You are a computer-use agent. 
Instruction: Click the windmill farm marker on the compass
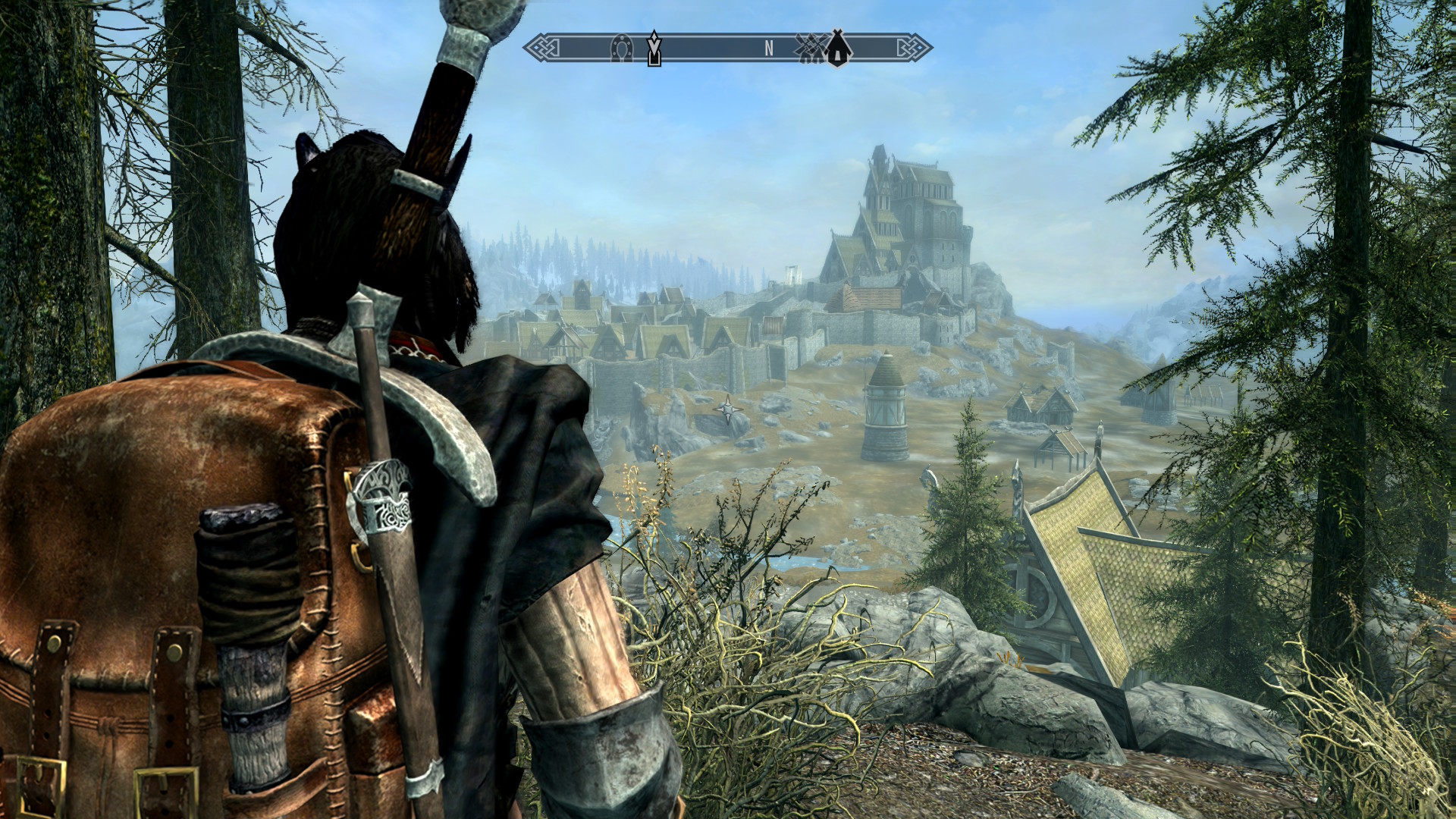(x=810, y=48)
